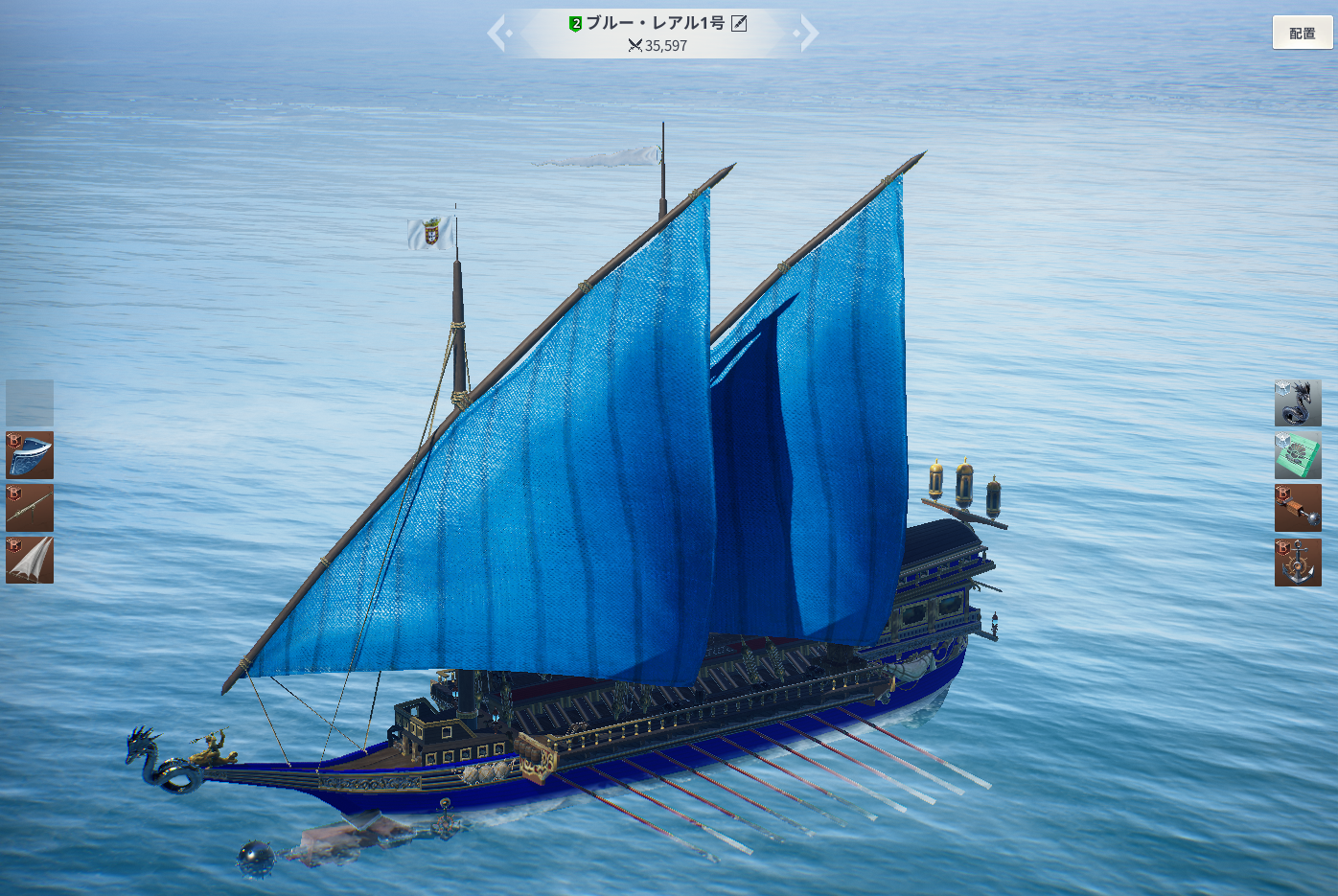Viewport: 1338px width, 896px height.
Task: Edit the ship name ブルー・レアル1号
Action: 739,23
